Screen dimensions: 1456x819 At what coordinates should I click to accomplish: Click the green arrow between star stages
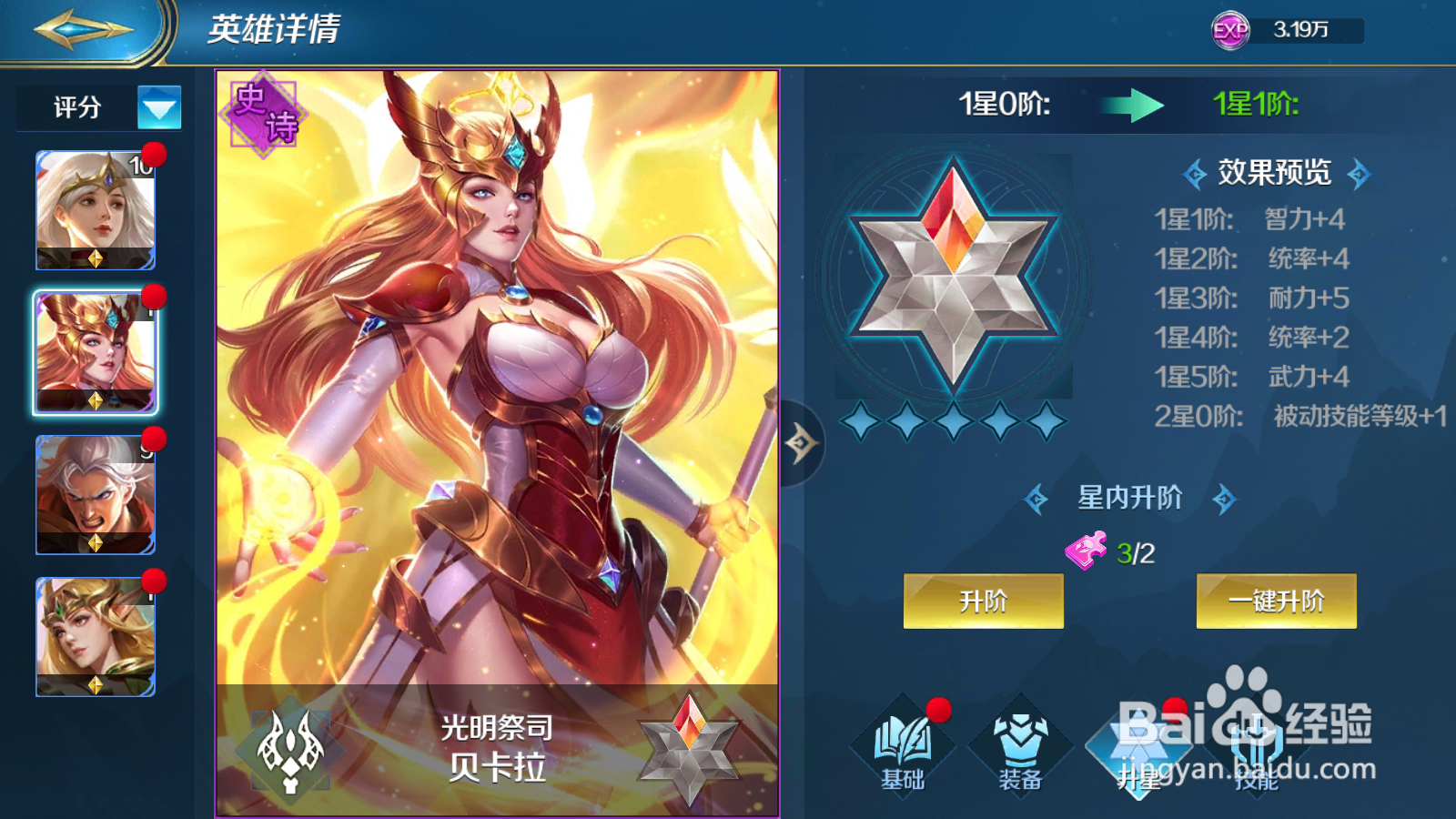[1131, 106]
